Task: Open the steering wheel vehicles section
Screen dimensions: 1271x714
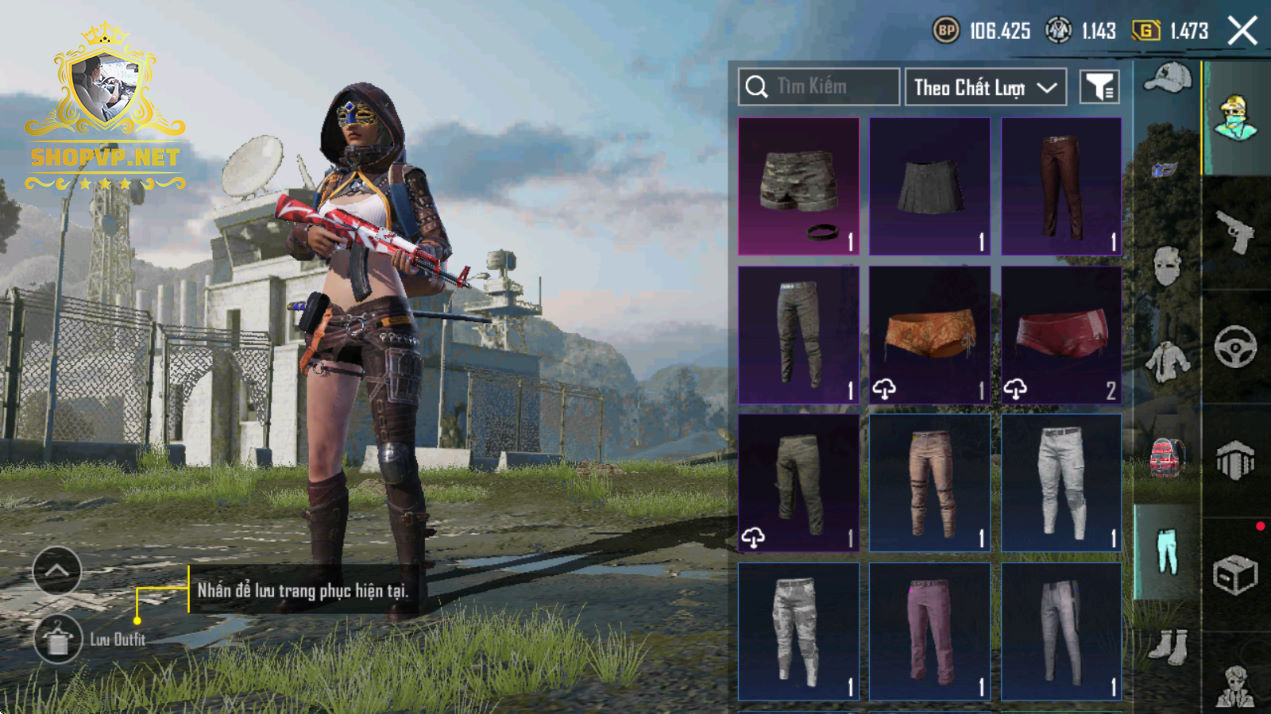Action: click(x=1236, y=346)
